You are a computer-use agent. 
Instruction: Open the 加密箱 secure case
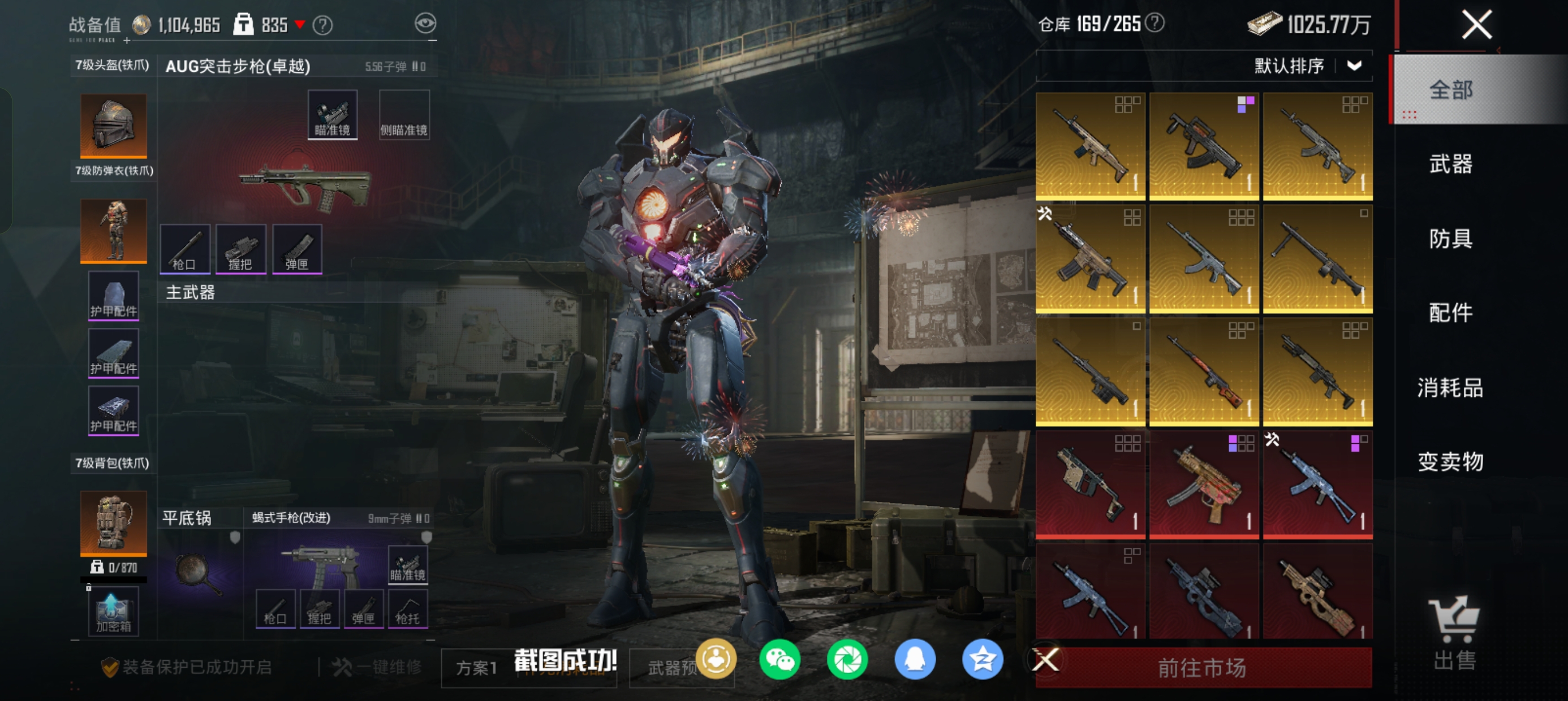(113, 612)
